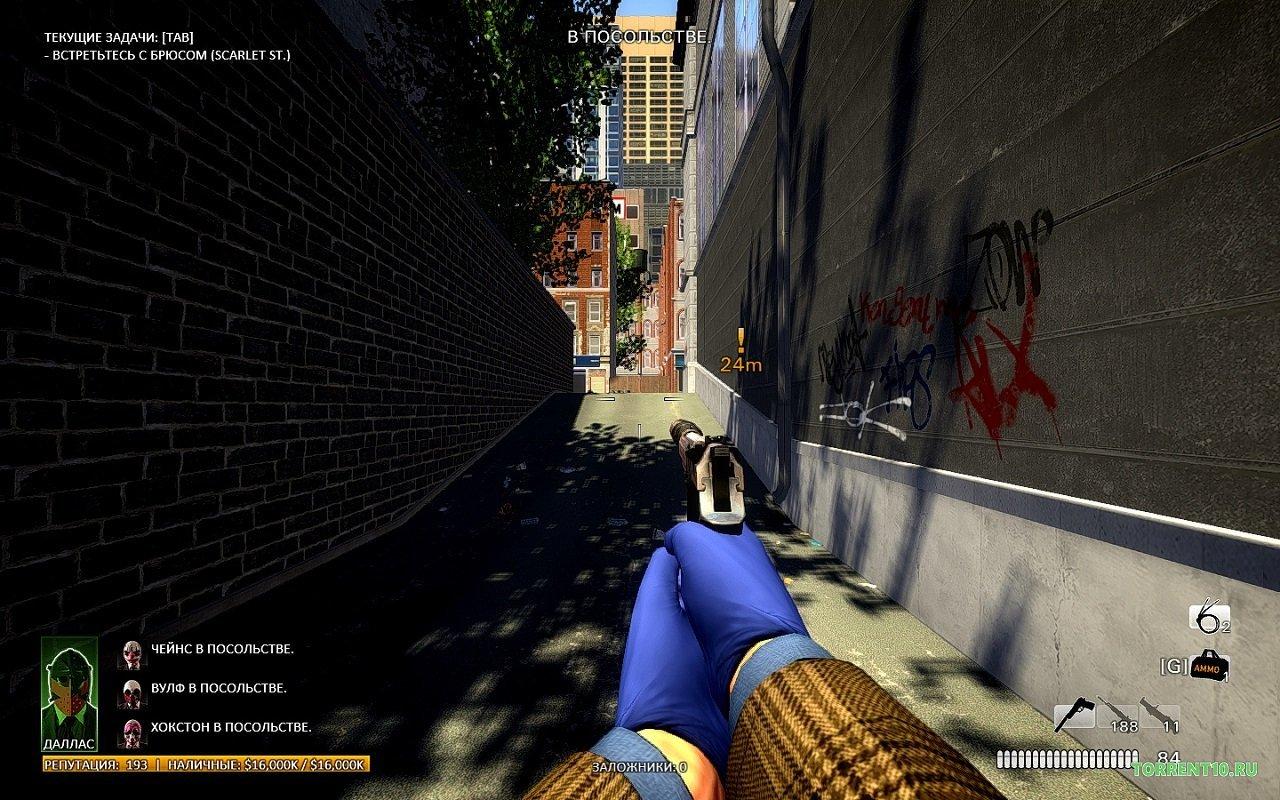The width and height of the screenshot is (1280, 800).
Task: Choose the weapon slot with 11 ammo
Action: (1160, 716)
